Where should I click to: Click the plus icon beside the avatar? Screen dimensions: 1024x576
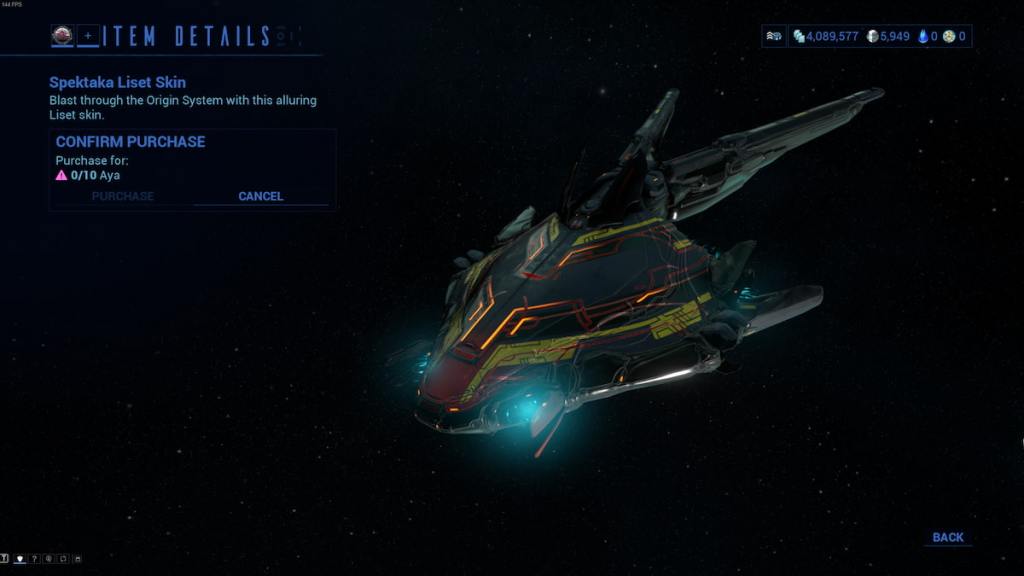pyautogui.click(x=88, y=36)
